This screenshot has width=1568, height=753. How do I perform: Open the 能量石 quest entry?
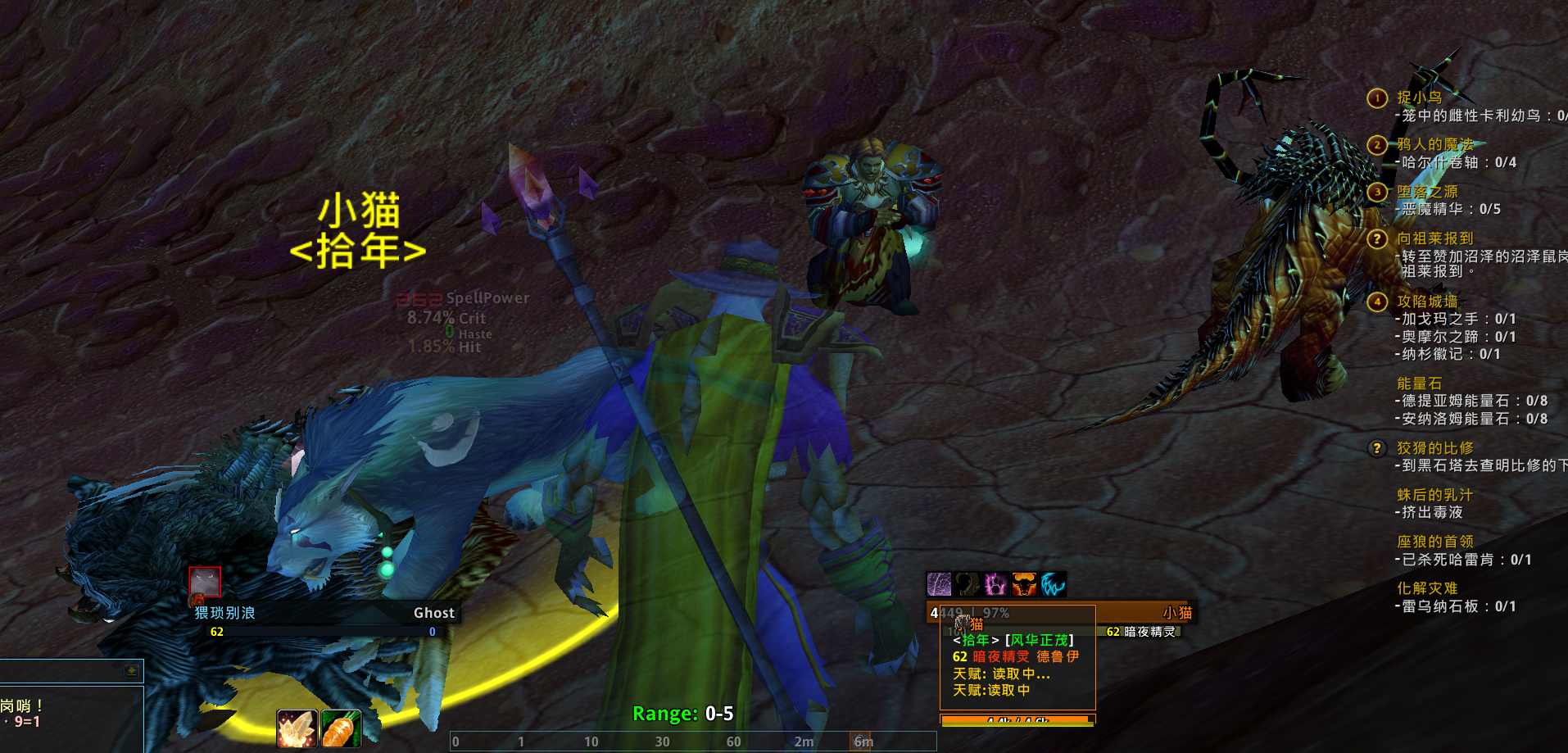click(1419, 383)
